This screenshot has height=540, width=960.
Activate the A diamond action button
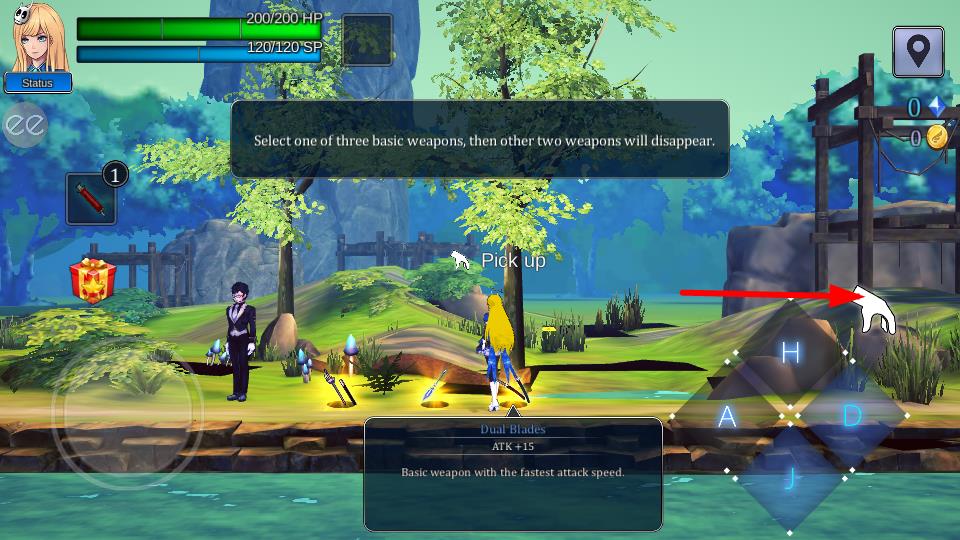[x=727, y=416]
